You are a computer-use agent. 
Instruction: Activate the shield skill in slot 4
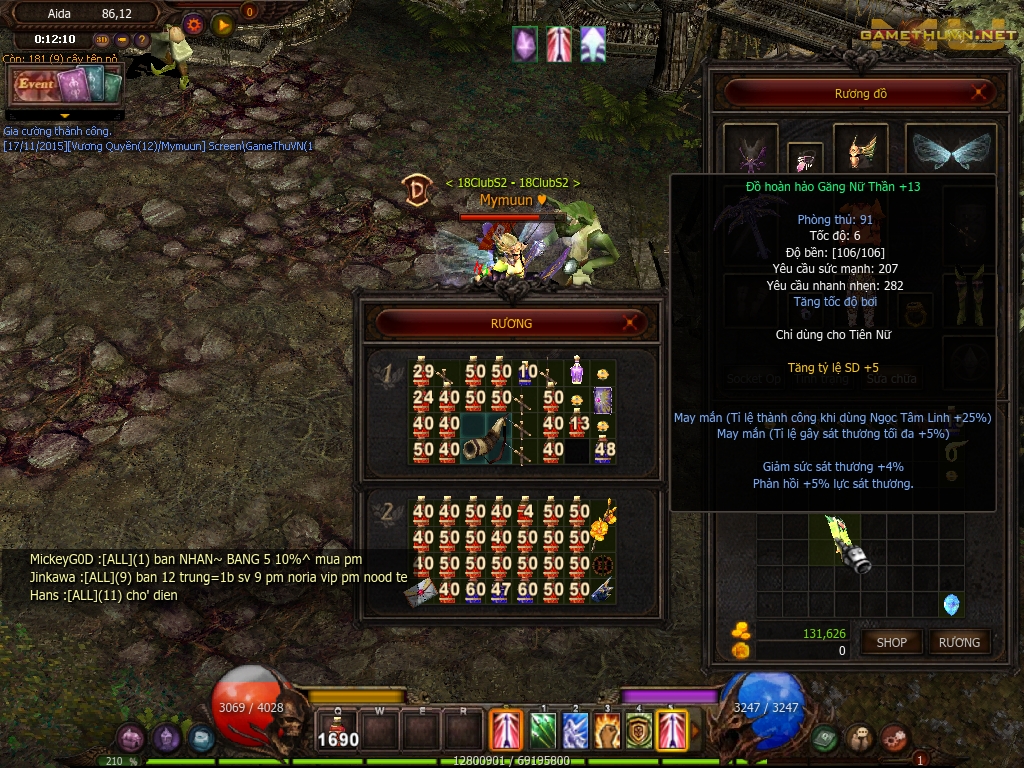[639, 729]
